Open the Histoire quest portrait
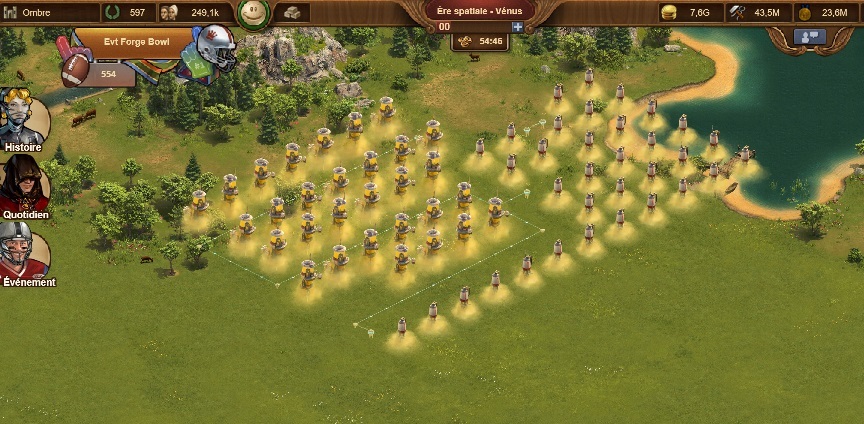The height and width of the screenshot is (424, 864). tap(25, 118)
